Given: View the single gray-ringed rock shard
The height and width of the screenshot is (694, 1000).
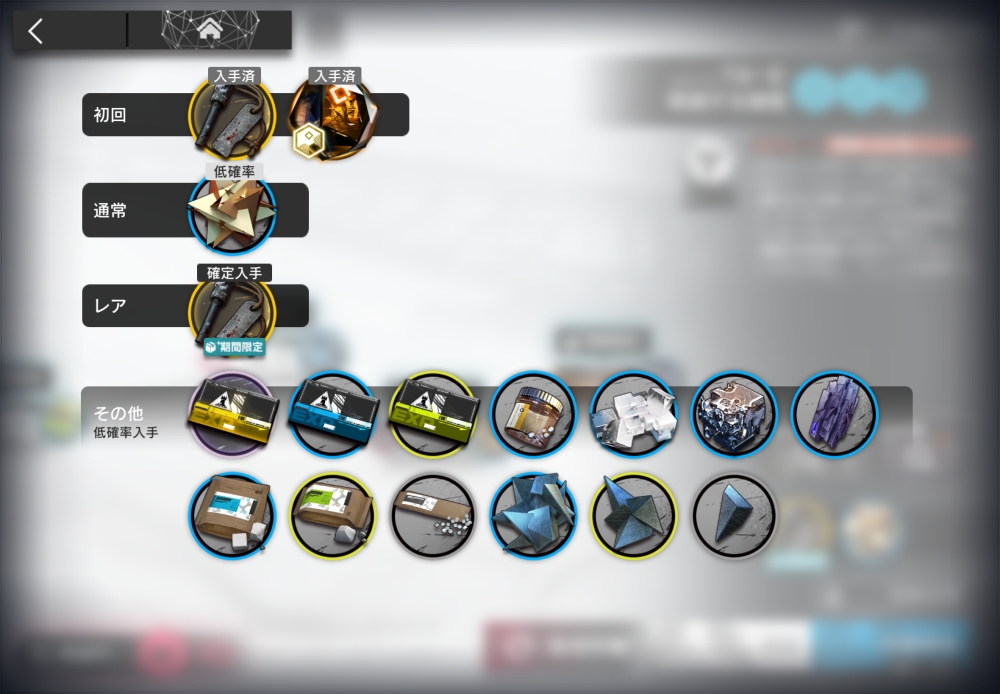Looking at the screenshot, I should coord(734,515).
